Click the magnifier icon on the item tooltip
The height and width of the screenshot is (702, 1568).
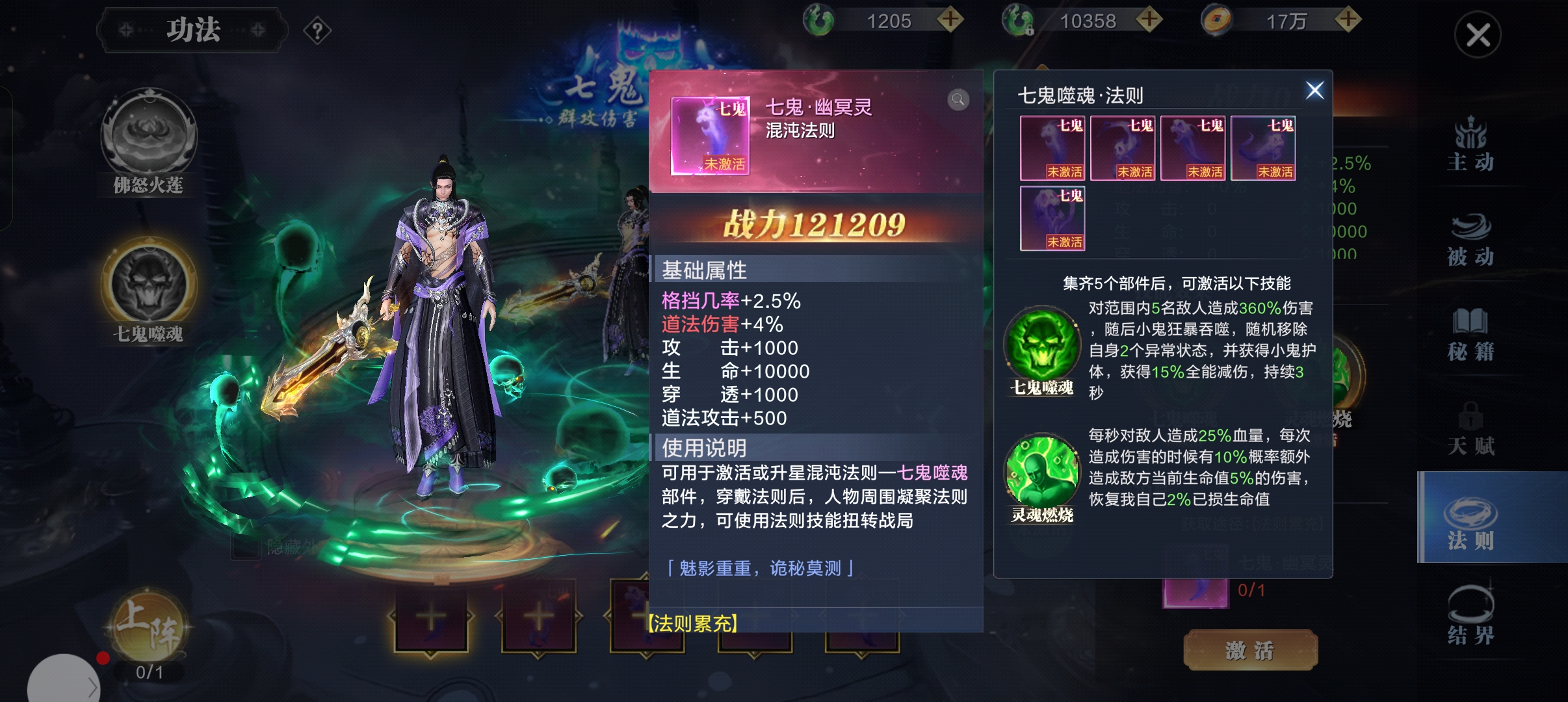pos(958,99)
